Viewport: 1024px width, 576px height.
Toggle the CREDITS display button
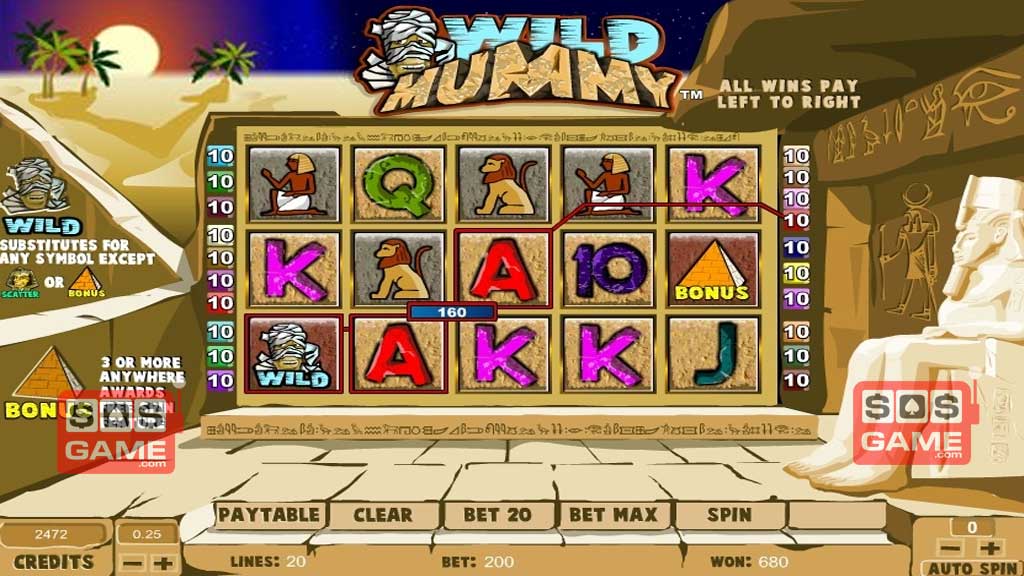pos(54,562)
